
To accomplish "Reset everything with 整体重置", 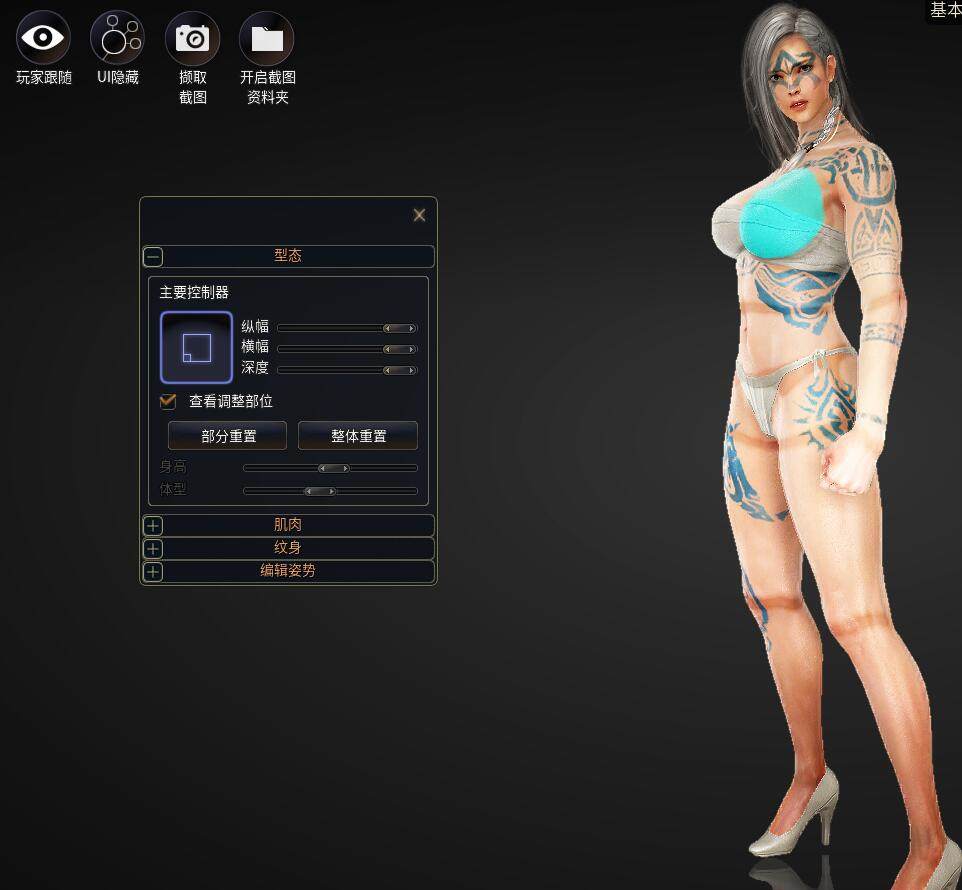I will point(358,436).
